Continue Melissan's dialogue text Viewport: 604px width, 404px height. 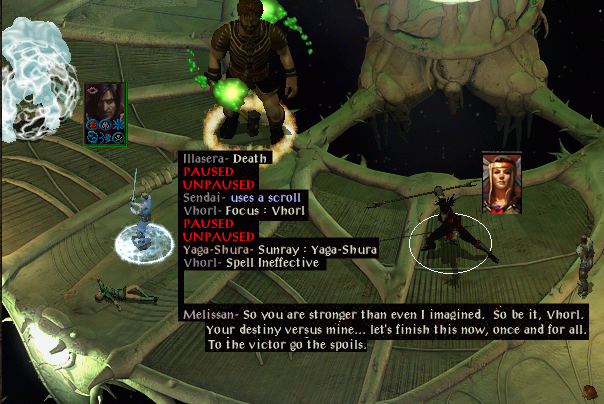pyautogui.click(x=385, y=329)
